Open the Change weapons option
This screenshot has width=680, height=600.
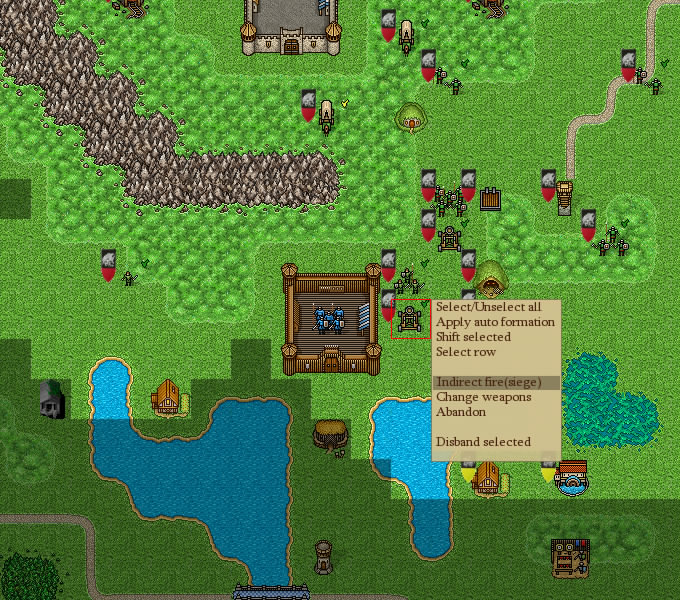(483, 397)
